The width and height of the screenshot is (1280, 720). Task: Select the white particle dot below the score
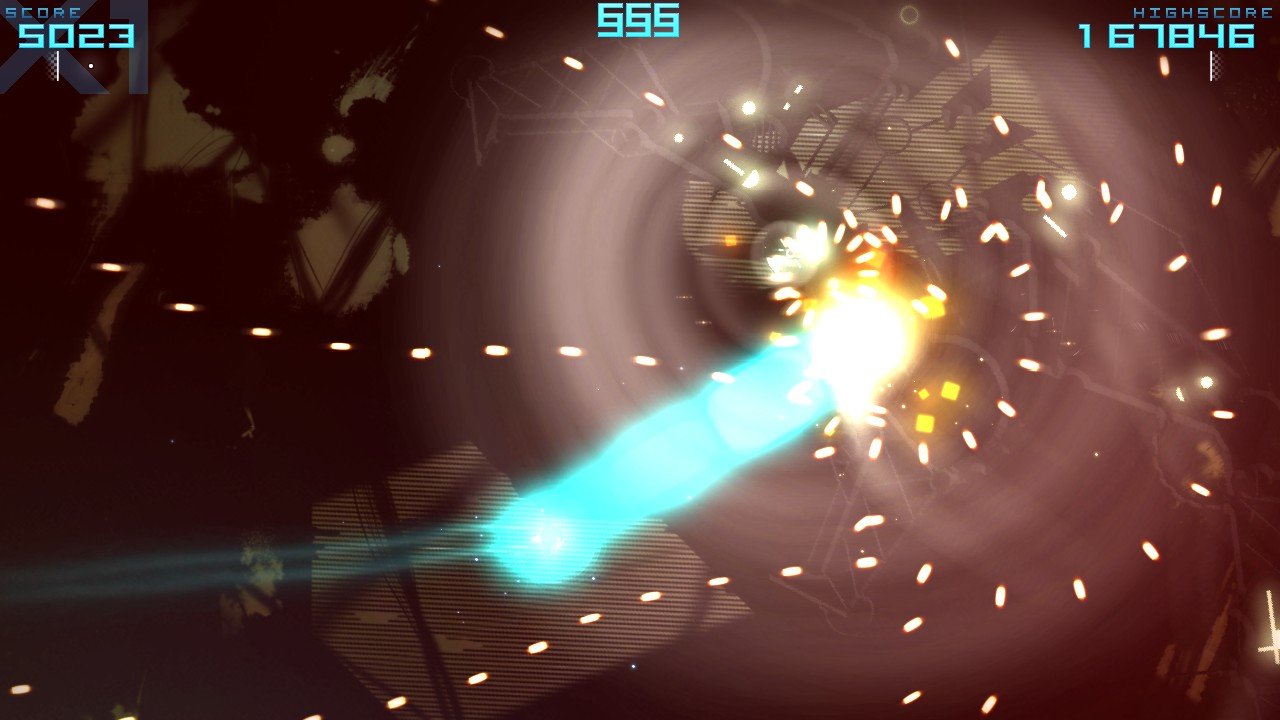pos(90,66)
